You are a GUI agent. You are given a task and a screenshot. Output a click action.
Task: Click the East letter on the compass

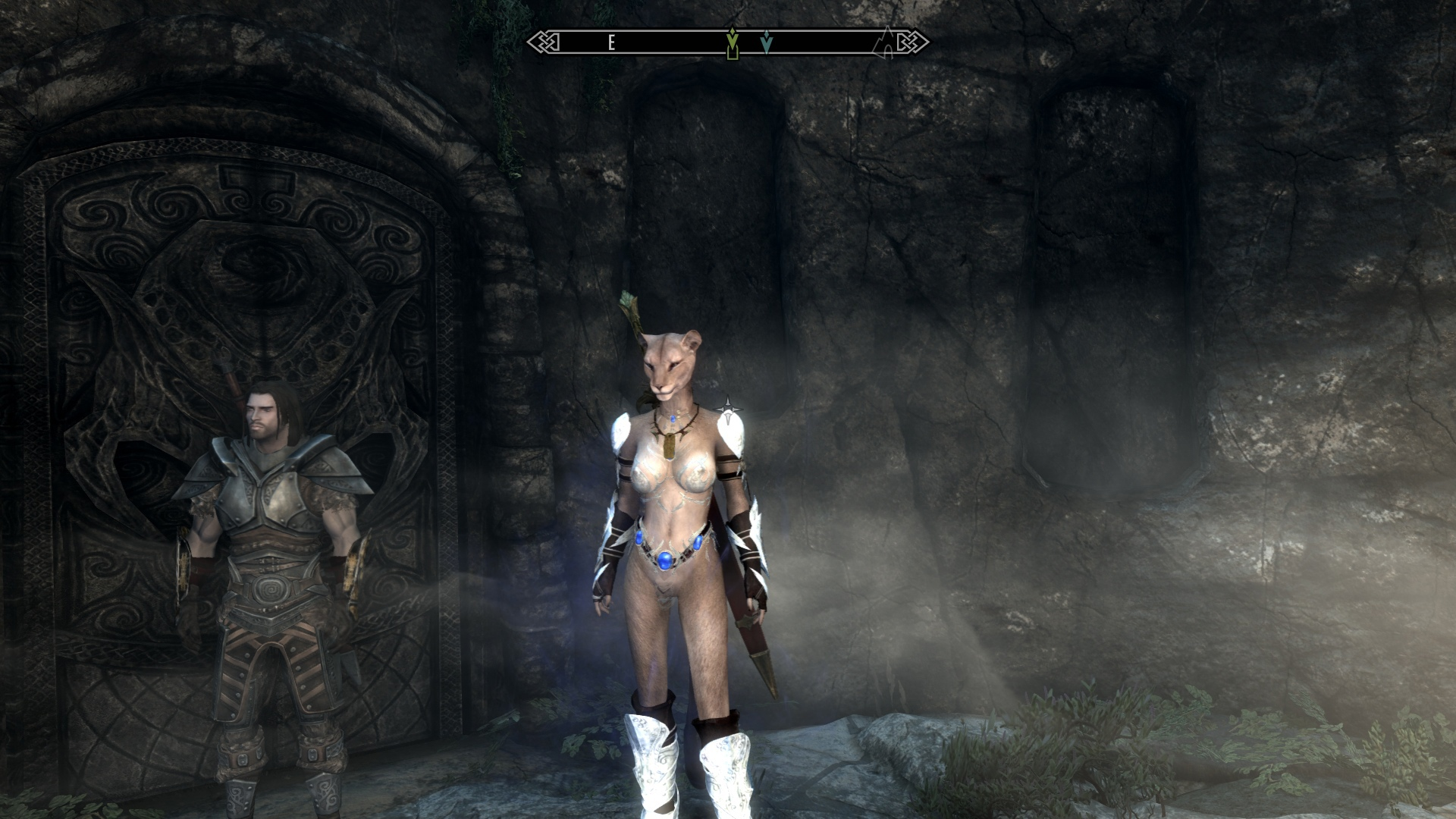tap(611, 42)
